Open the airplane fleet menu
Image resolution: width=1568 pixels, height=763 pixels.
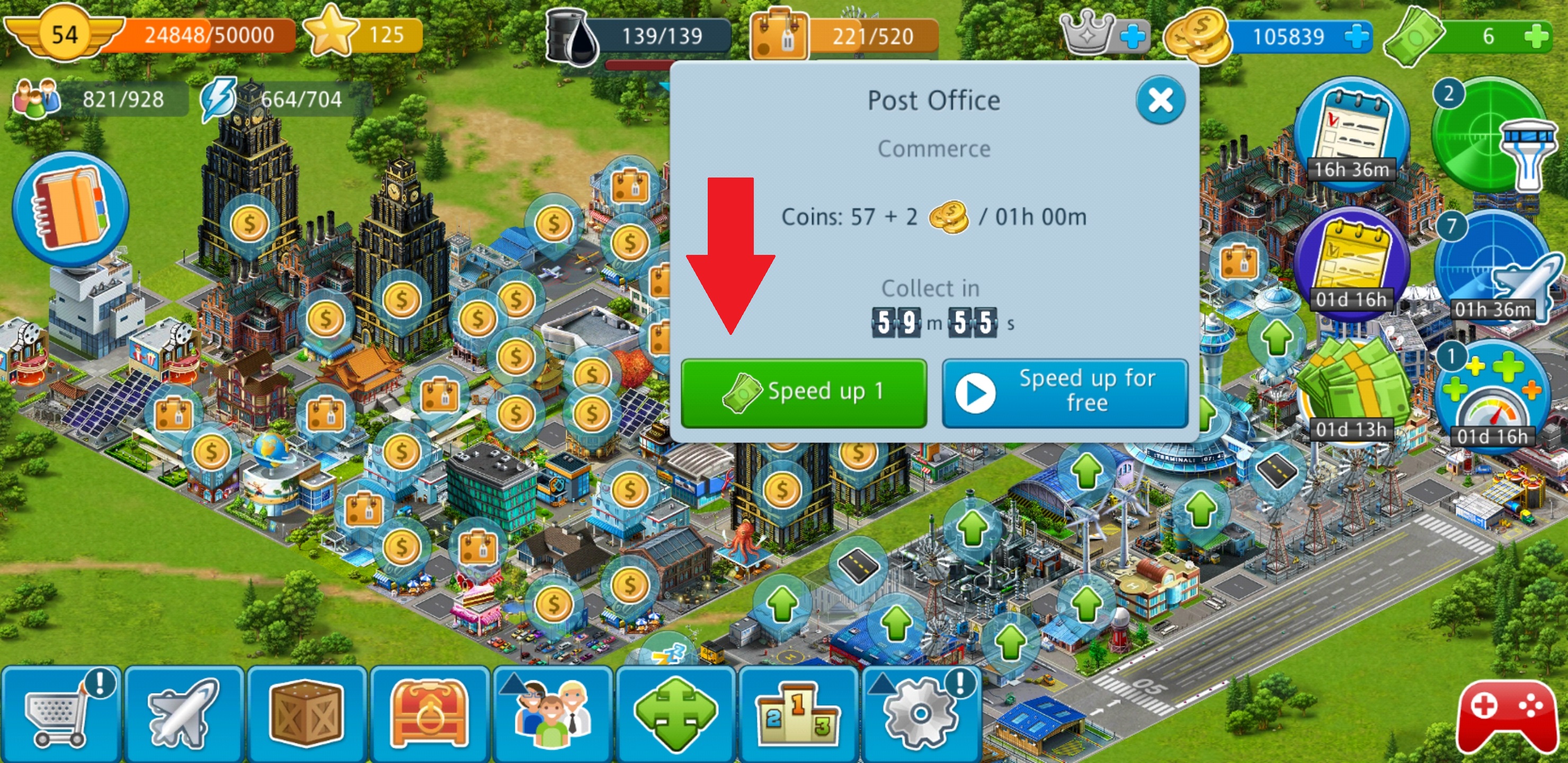184,714
